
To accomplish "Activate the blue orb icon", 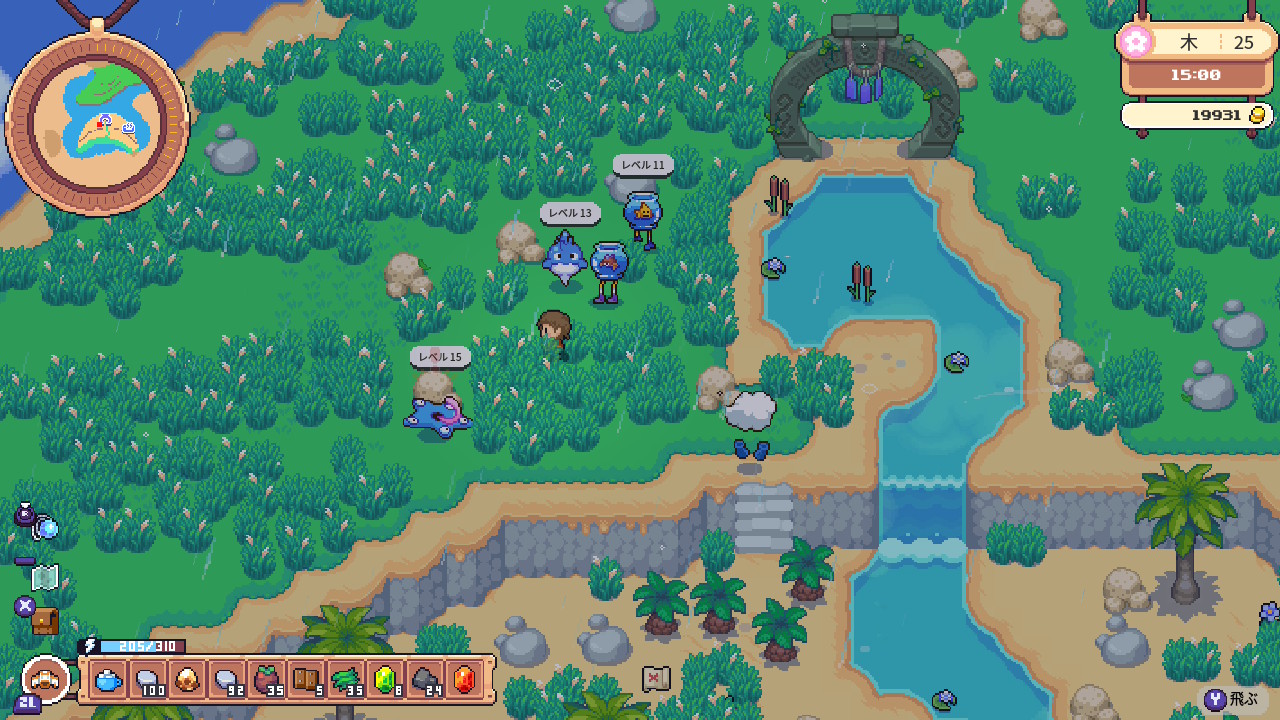I will [47, 528].
